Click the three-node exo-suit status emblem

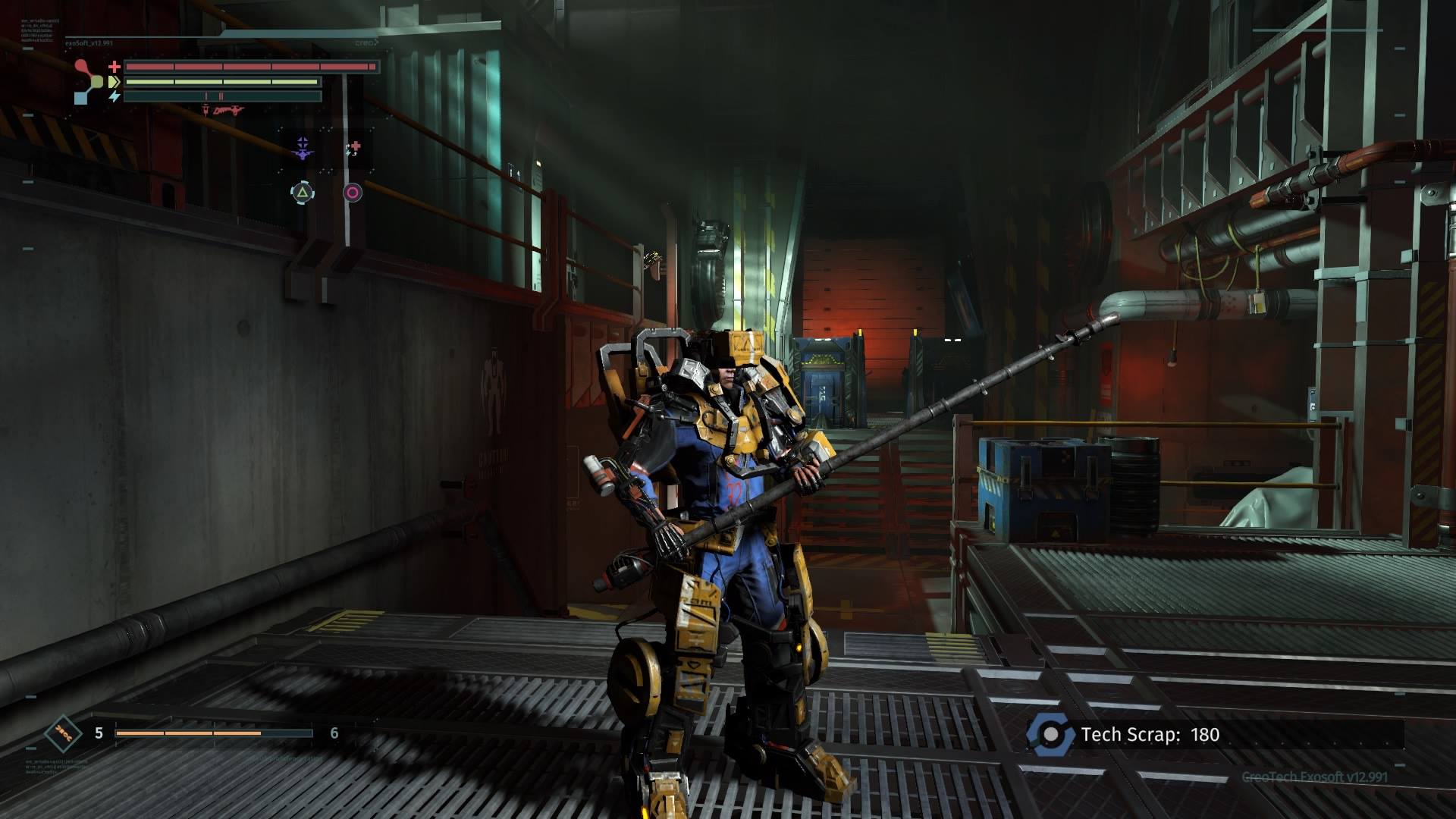(89, 81)
